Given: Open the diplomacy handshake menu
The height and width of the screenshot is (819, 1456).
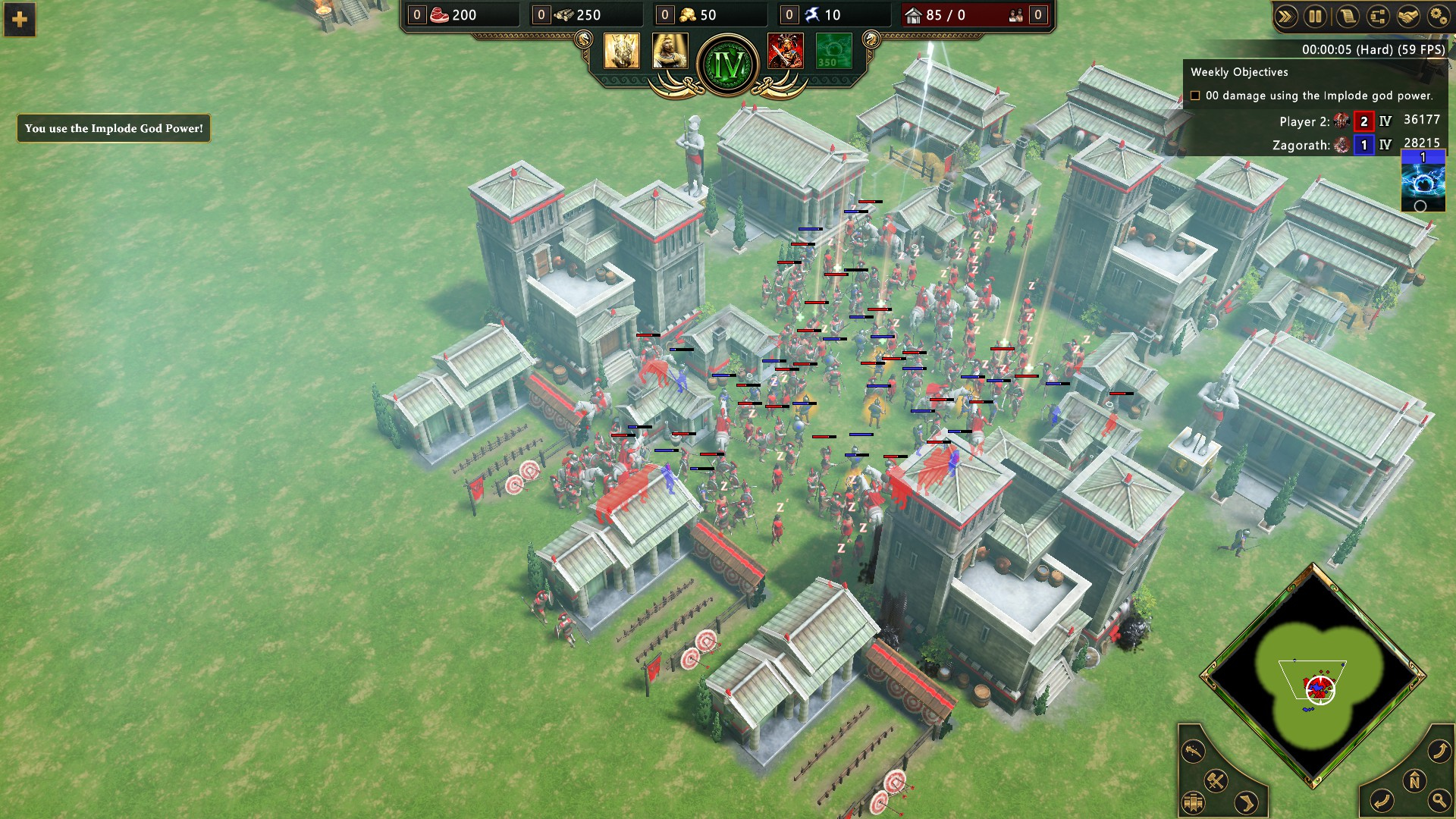Looking at the screenshot, I should pos(1407,17).
